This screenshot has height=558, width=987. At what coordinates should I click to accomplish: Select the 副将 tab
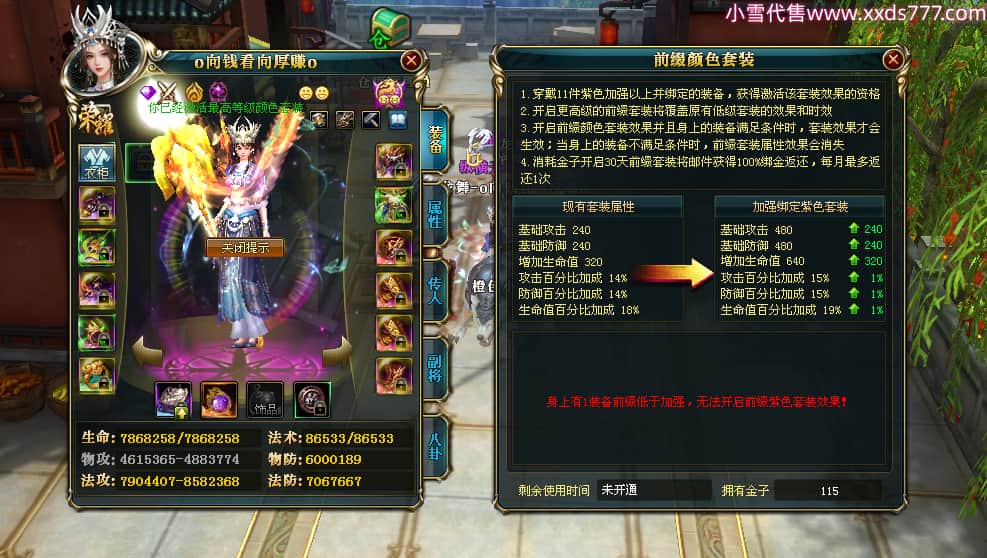click(x=435, y=365)
